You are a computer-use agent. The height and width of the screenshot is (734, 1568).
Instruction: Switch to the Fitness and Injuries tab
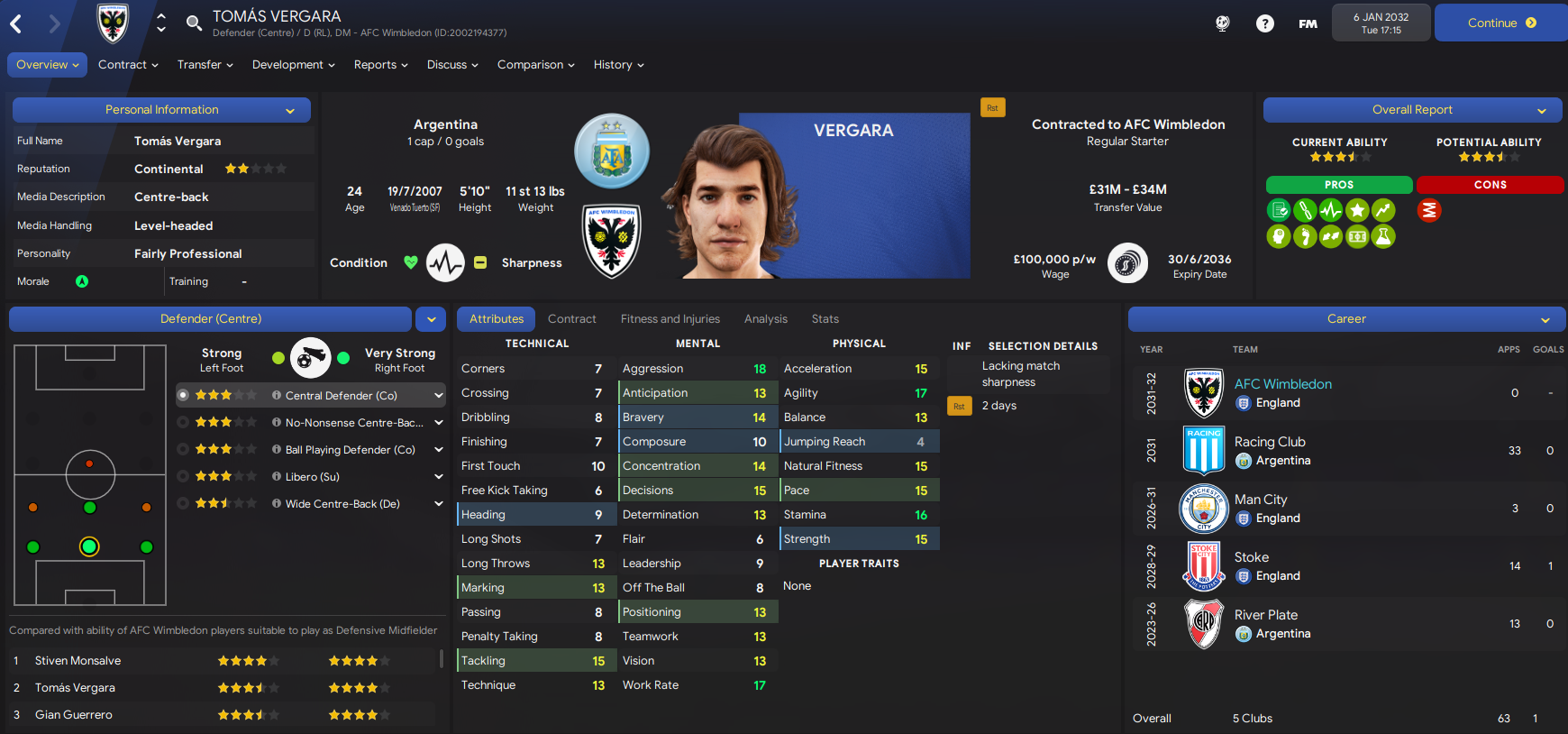670,319
